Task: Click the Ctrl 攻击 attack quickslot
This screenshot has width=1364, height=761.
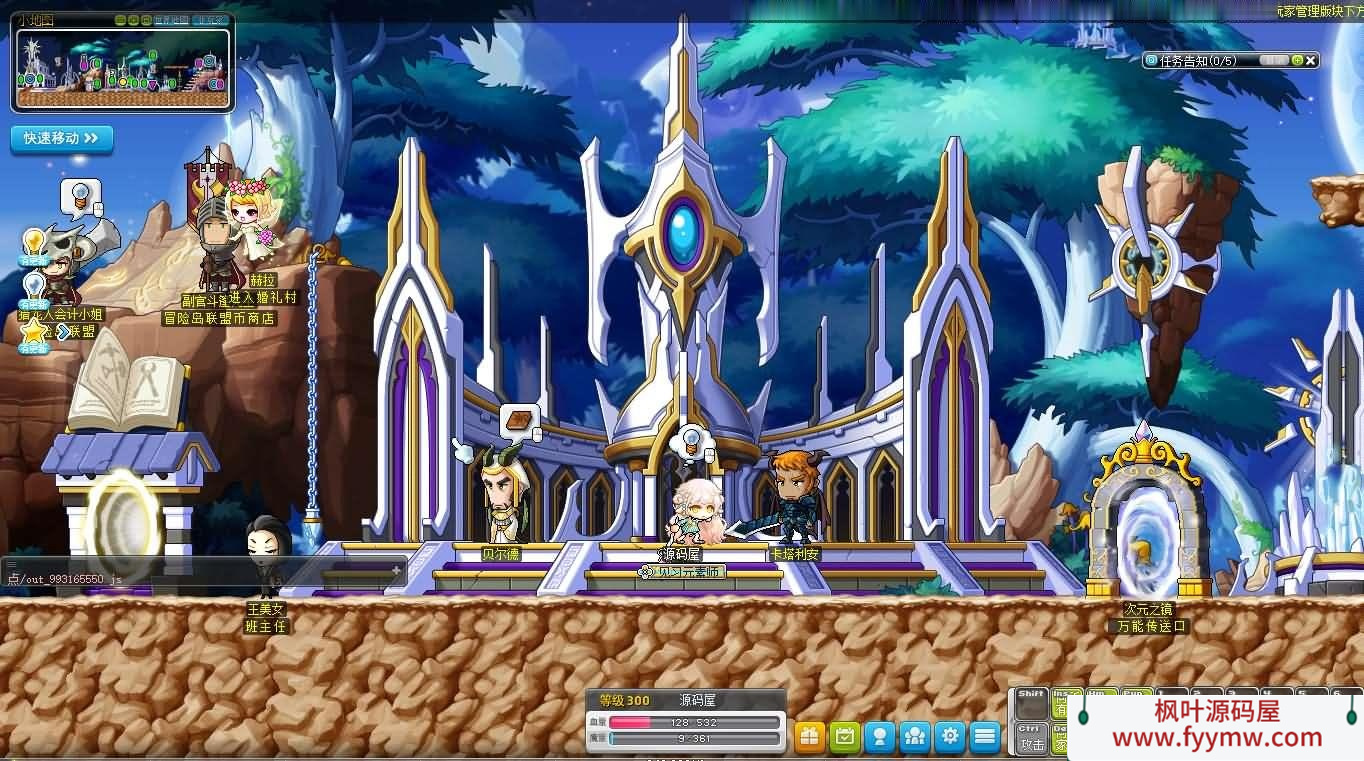Action: [x=1031, y=738]
